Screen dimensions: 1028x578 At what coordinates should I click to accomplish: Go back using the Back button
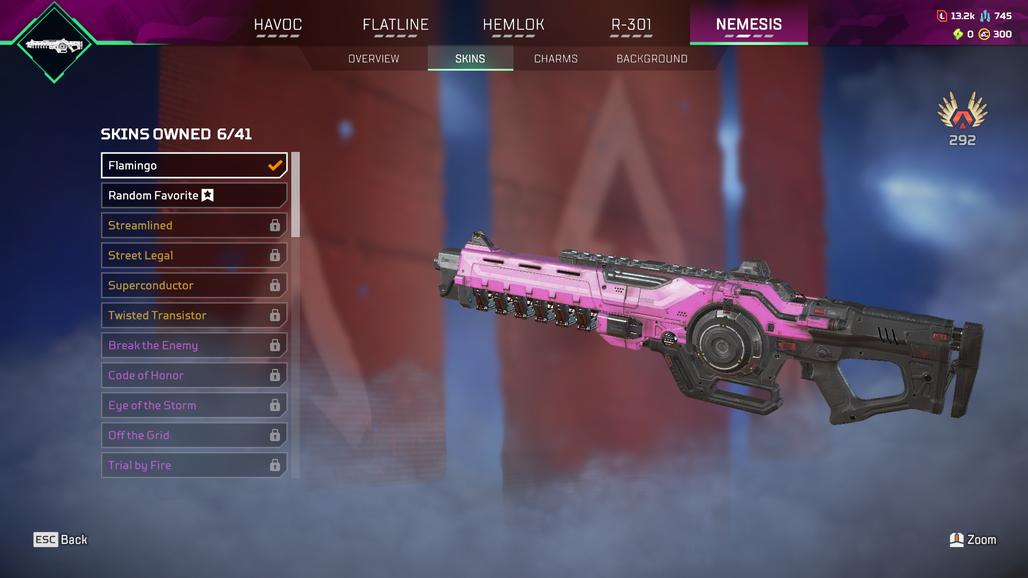point(61,540)
